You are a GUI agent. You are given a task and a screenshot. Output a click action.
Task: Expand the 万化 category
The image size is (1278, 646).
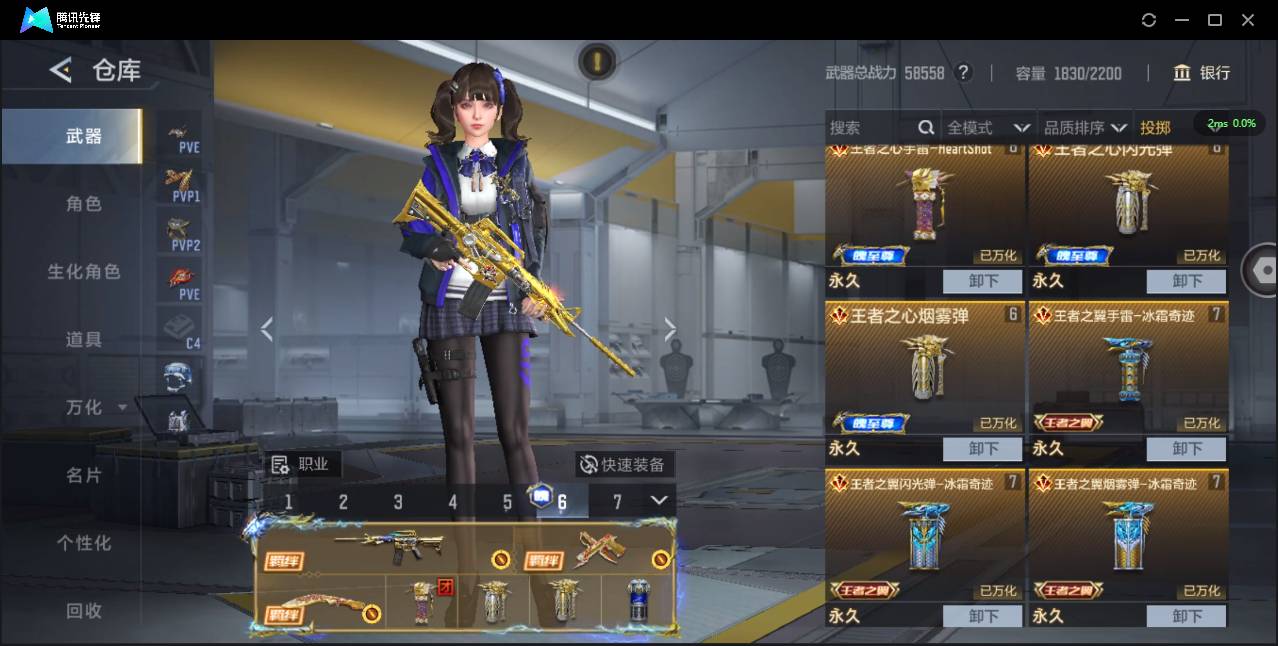95,408
